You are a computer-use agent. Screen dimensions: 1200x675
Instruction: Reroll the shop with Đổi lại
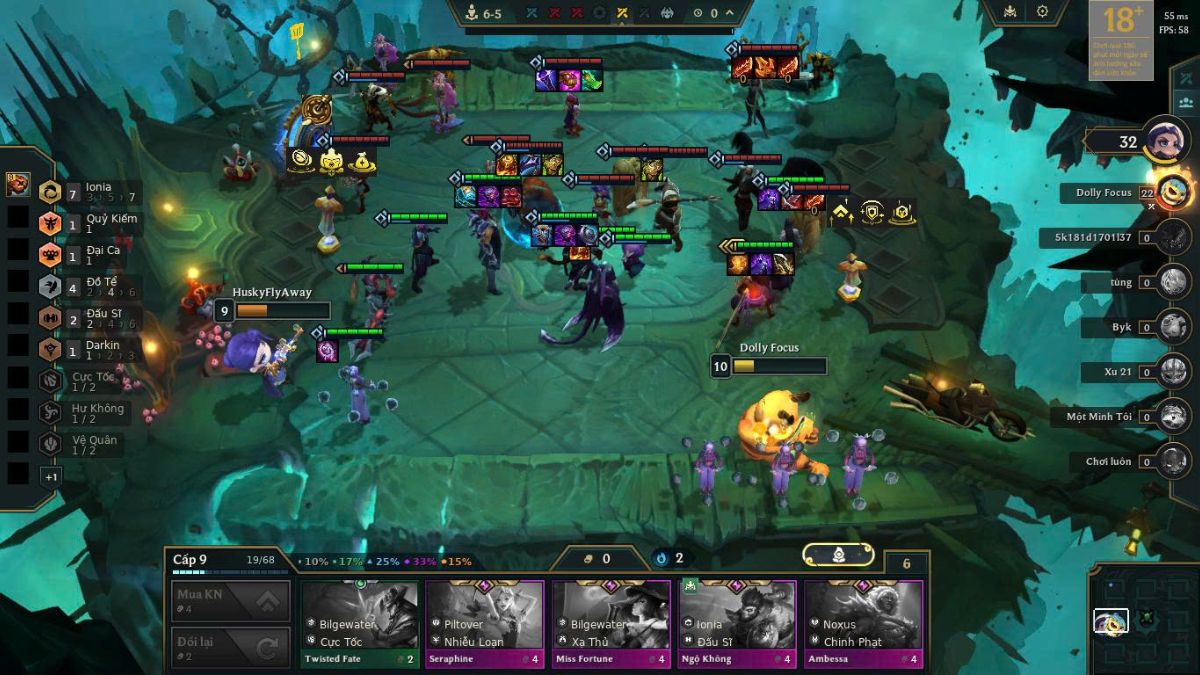[231, 648]
